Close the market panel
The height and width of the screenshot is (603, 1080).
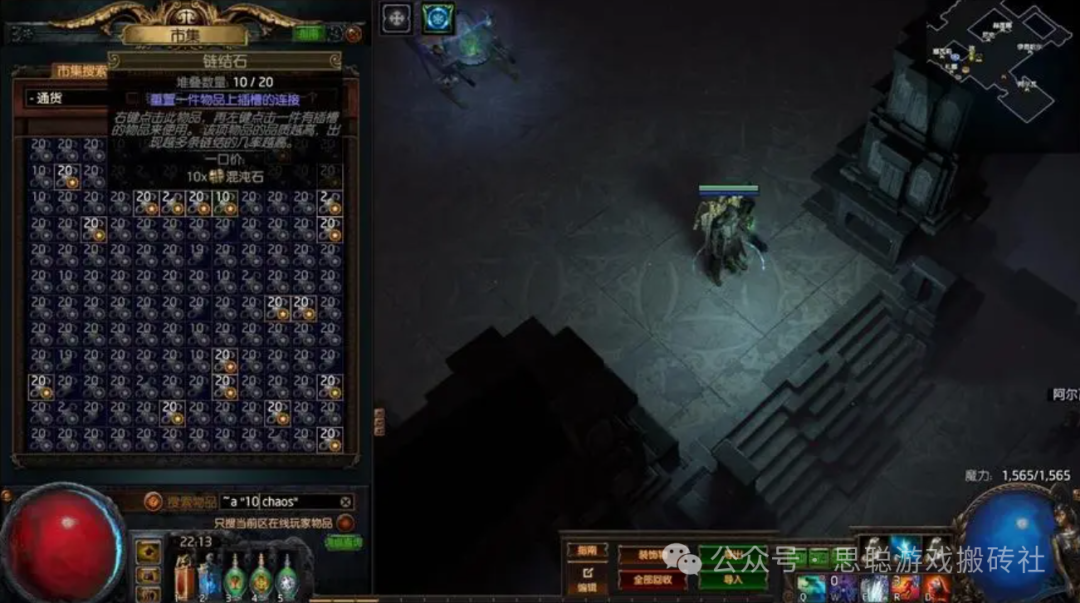pos(353,33)
